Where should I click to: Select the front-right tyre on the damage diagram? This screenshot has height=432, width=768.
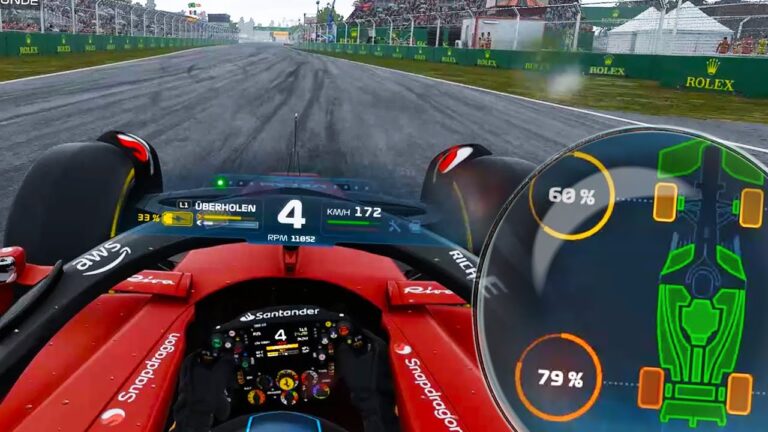pyautogui.click(x=751, y=207)
